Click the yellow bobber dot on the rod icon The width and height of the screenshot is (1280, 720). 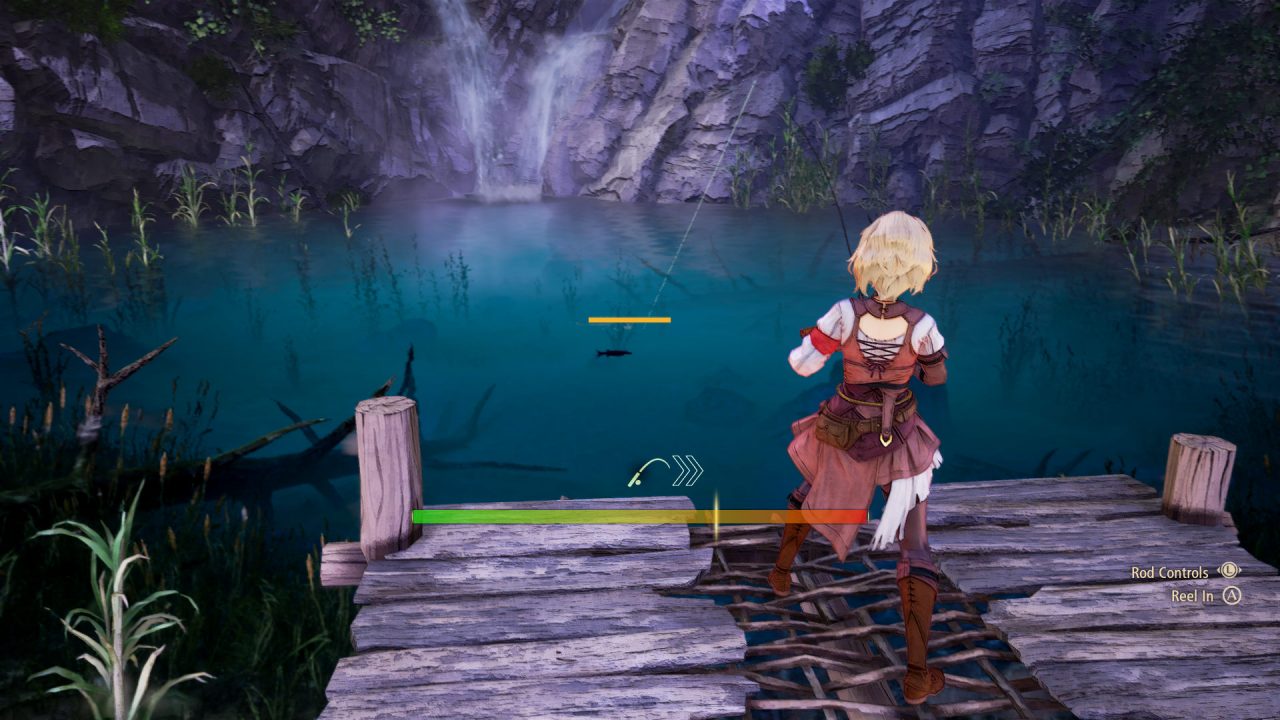[638, 482]
